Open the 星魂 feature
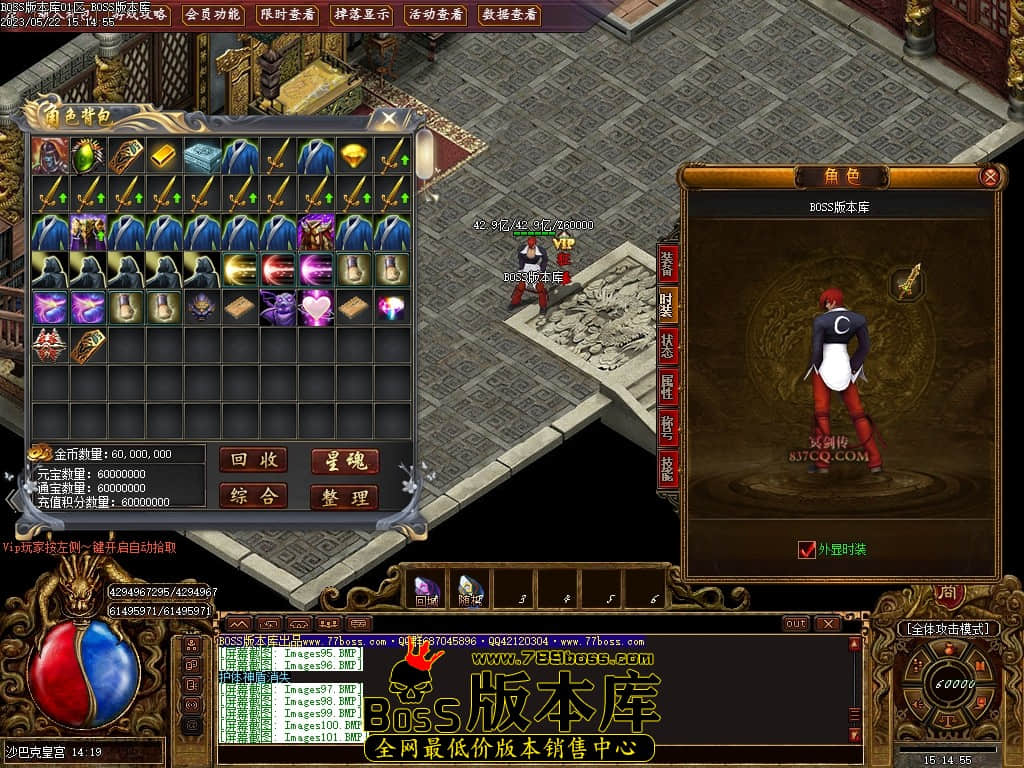The height and width of the screenshot is (768, 1024). click(344, 461)
